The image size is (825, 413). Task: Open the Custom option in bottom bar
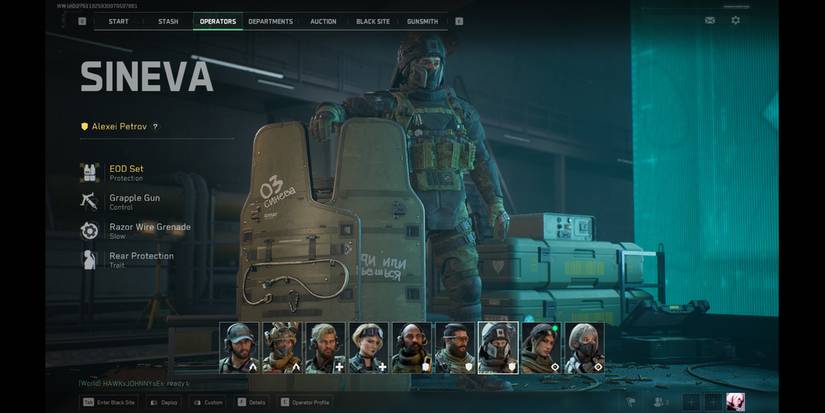pos(207,402)
